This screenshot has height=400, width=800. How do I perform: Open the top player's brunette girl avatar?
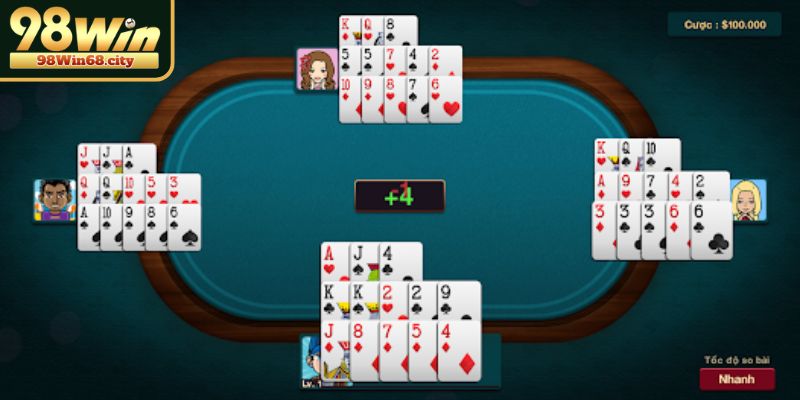pos(316,70)
